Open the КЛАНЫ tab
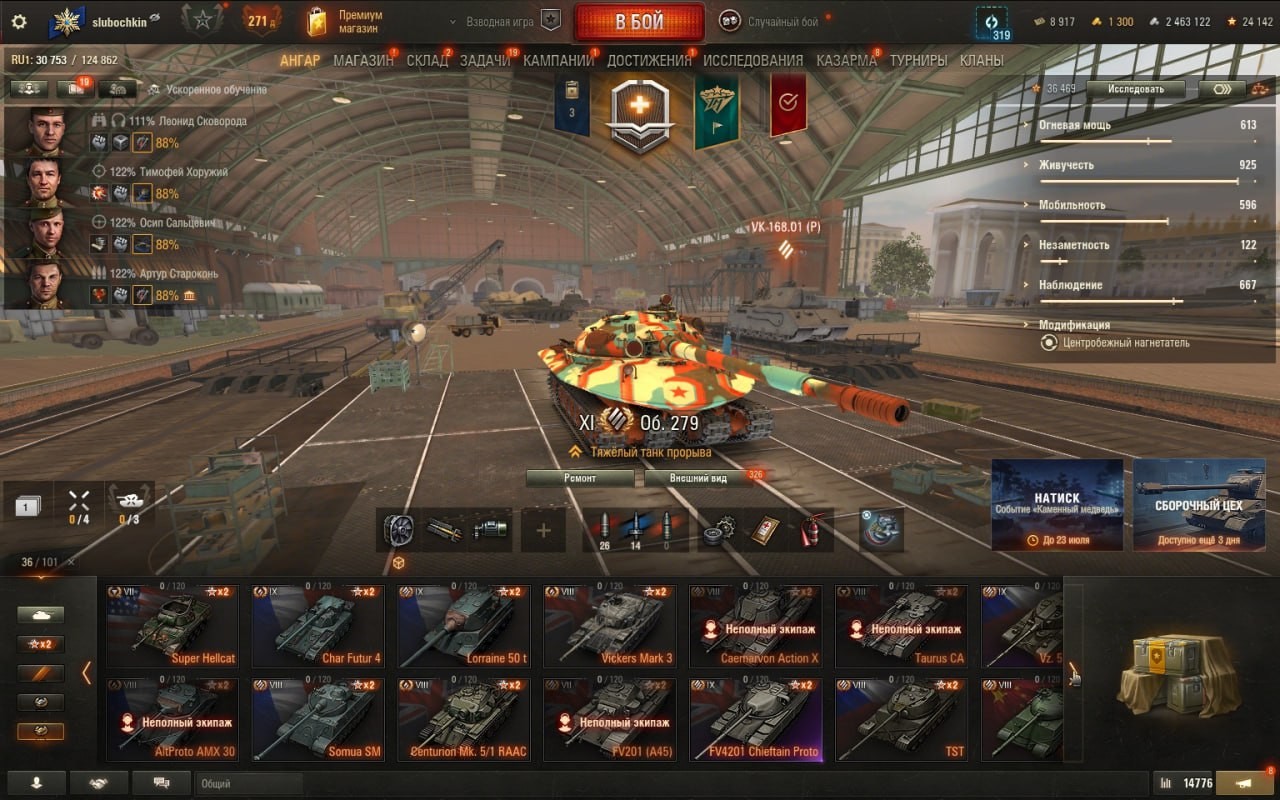This screenshot has width=1280, height=800. point(981,60)
